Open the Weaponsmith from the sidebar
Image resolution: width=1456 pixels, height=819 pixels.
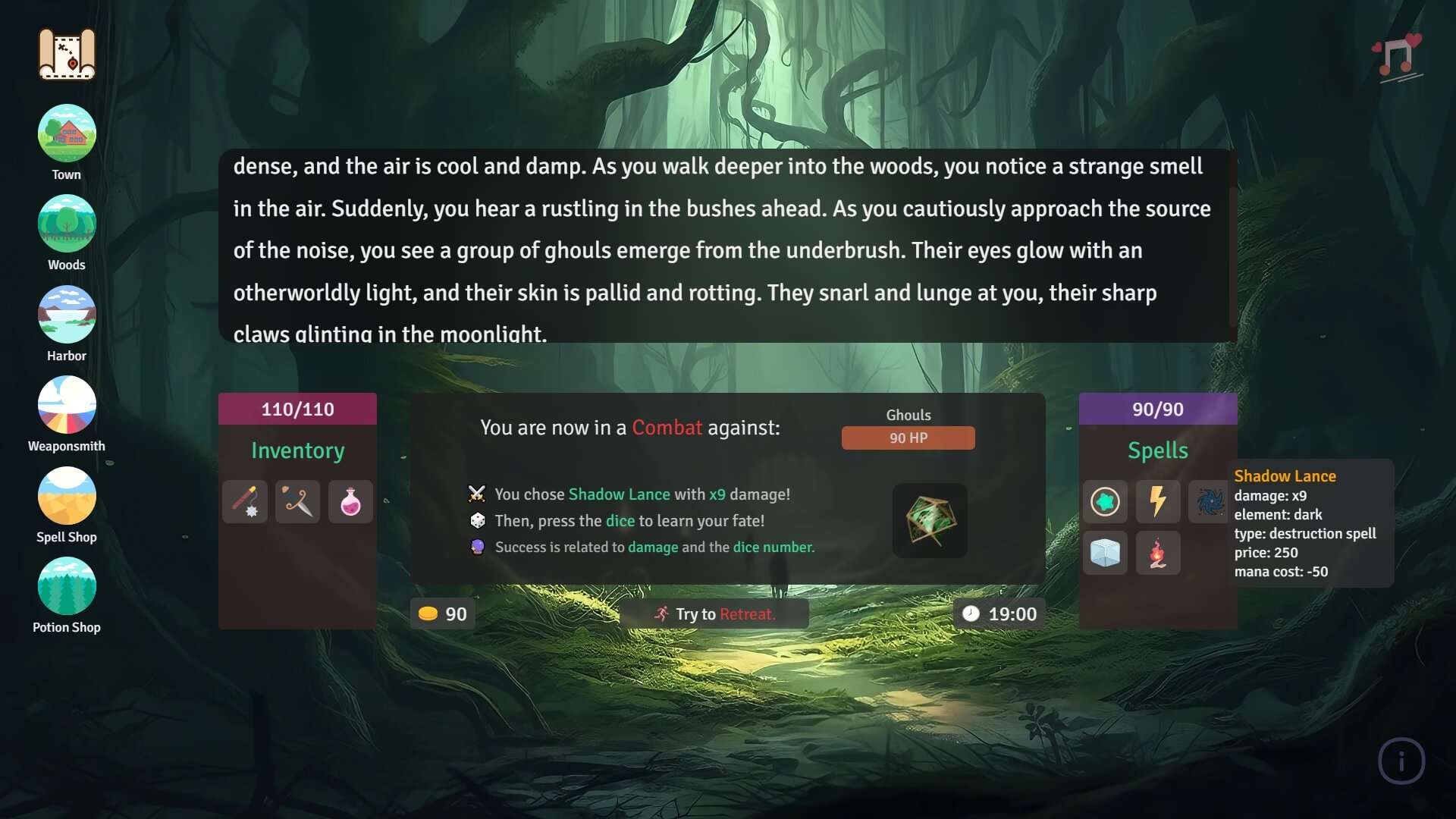point(67,404)
